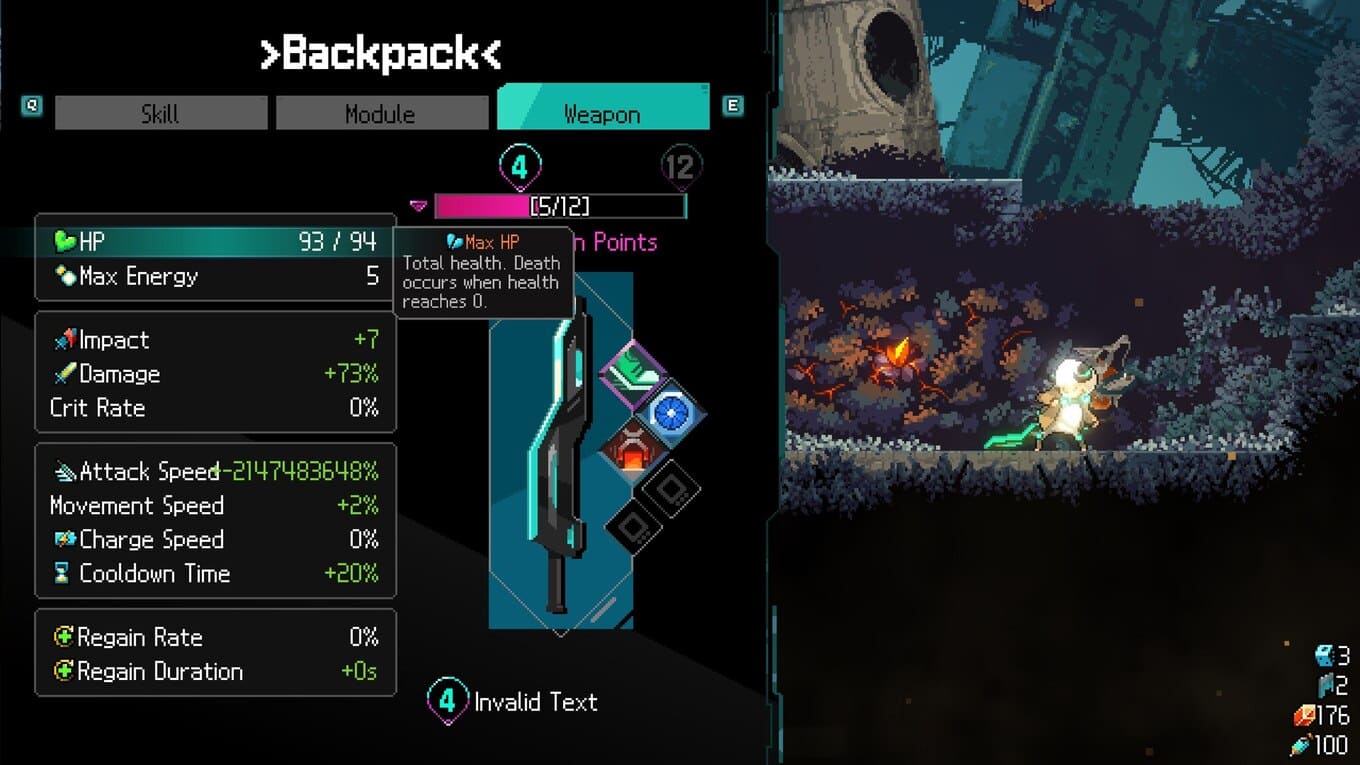
Task: Select the green boot module slot
Action: [633, 374]
